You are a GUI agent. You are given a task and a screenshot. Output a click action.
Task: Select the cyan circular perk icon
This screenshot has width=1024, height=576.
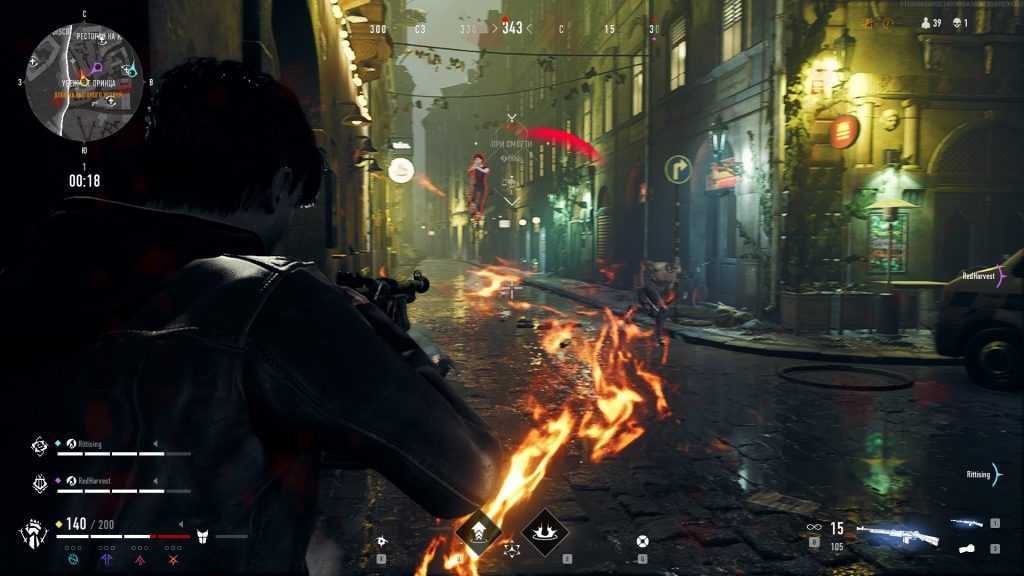pyautogui.click(x=72, y=560)
